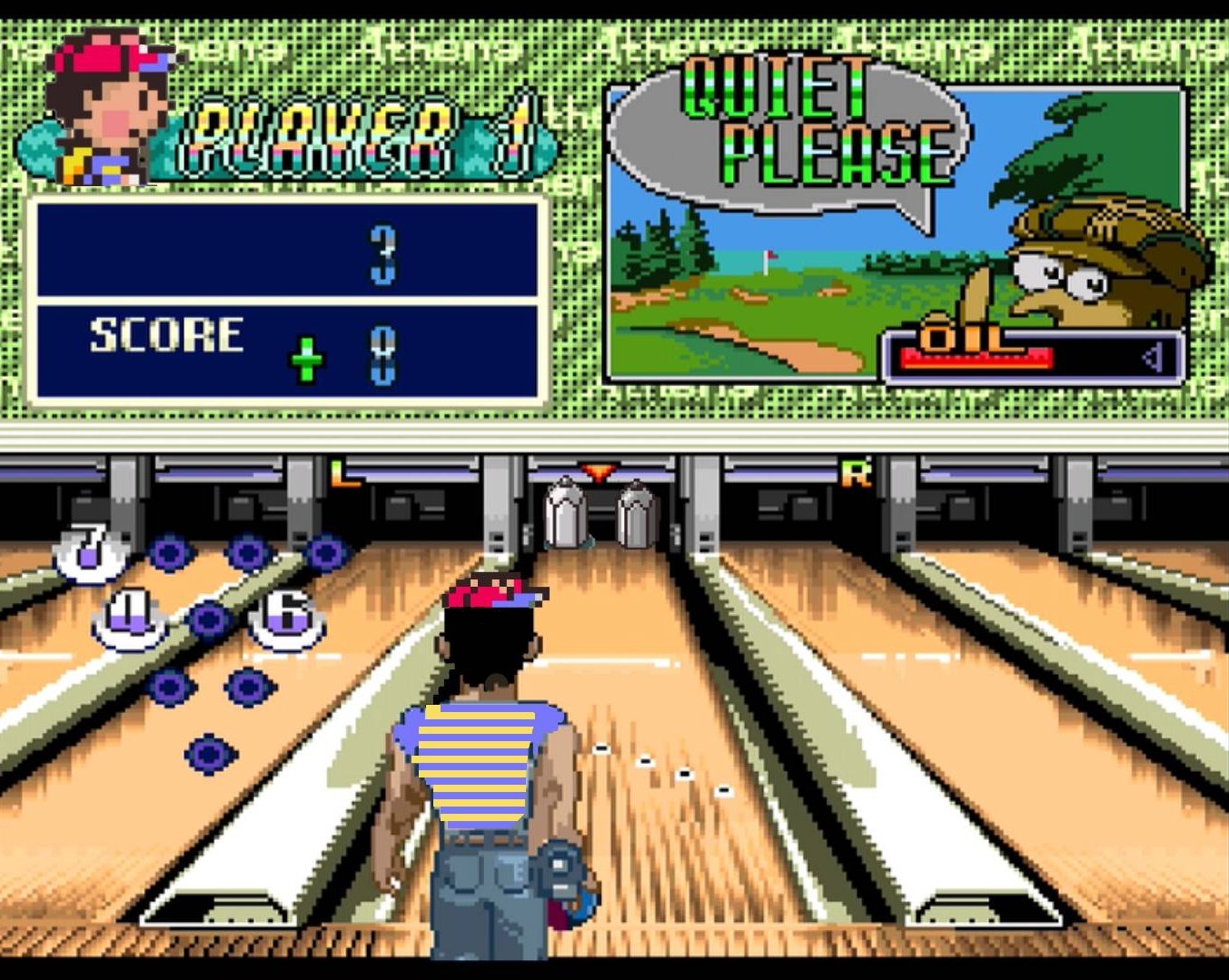Image resolution: width=1229 pixels, height=980 pixels.
Task: Click the orange aiming arrow above the pins
Action: click(599, 472)
